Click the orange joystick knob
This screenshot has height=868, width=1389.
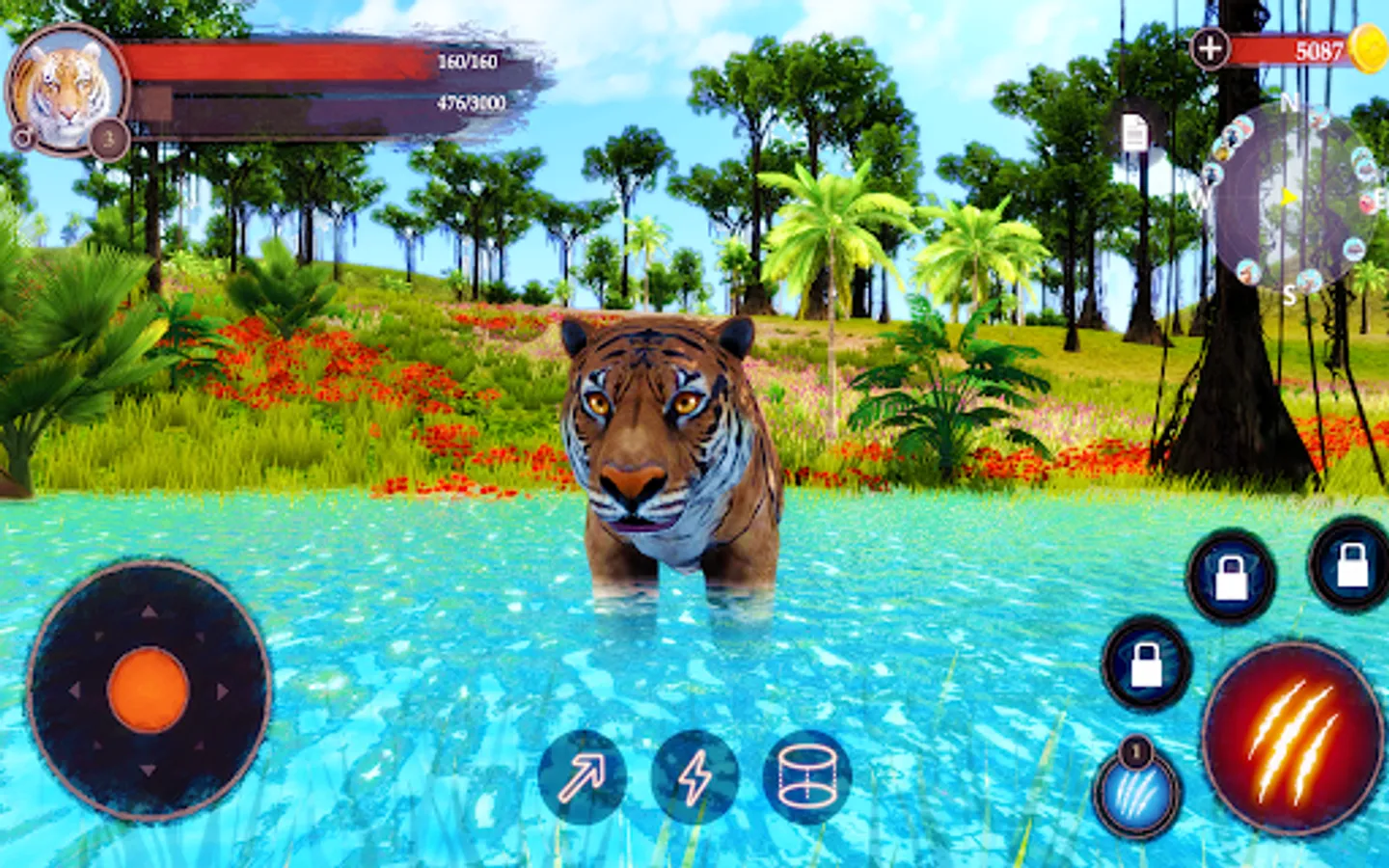coord(148,691)
